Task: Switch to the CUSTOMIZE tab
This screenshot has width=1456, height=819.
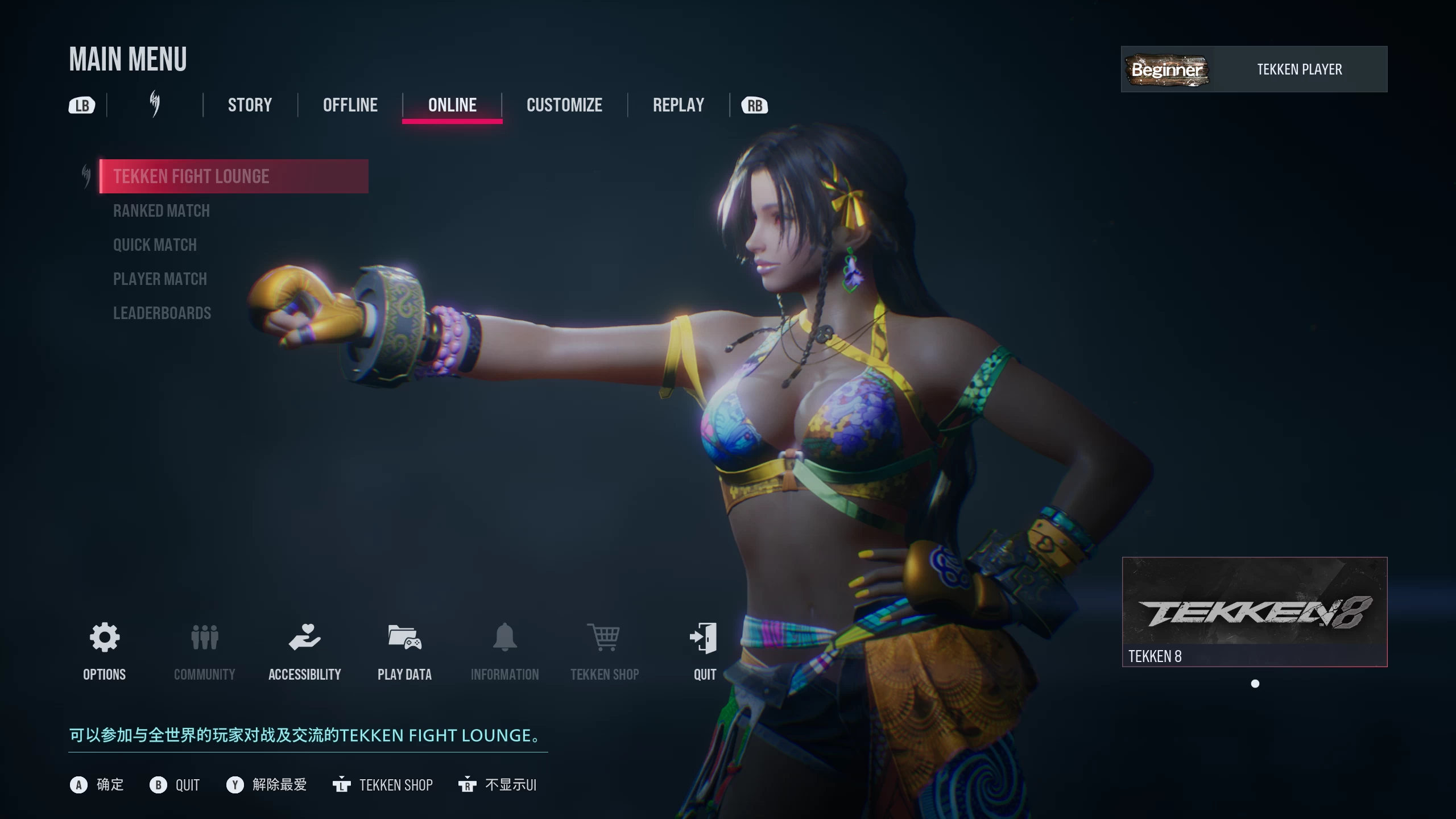Action: [564, 105]
